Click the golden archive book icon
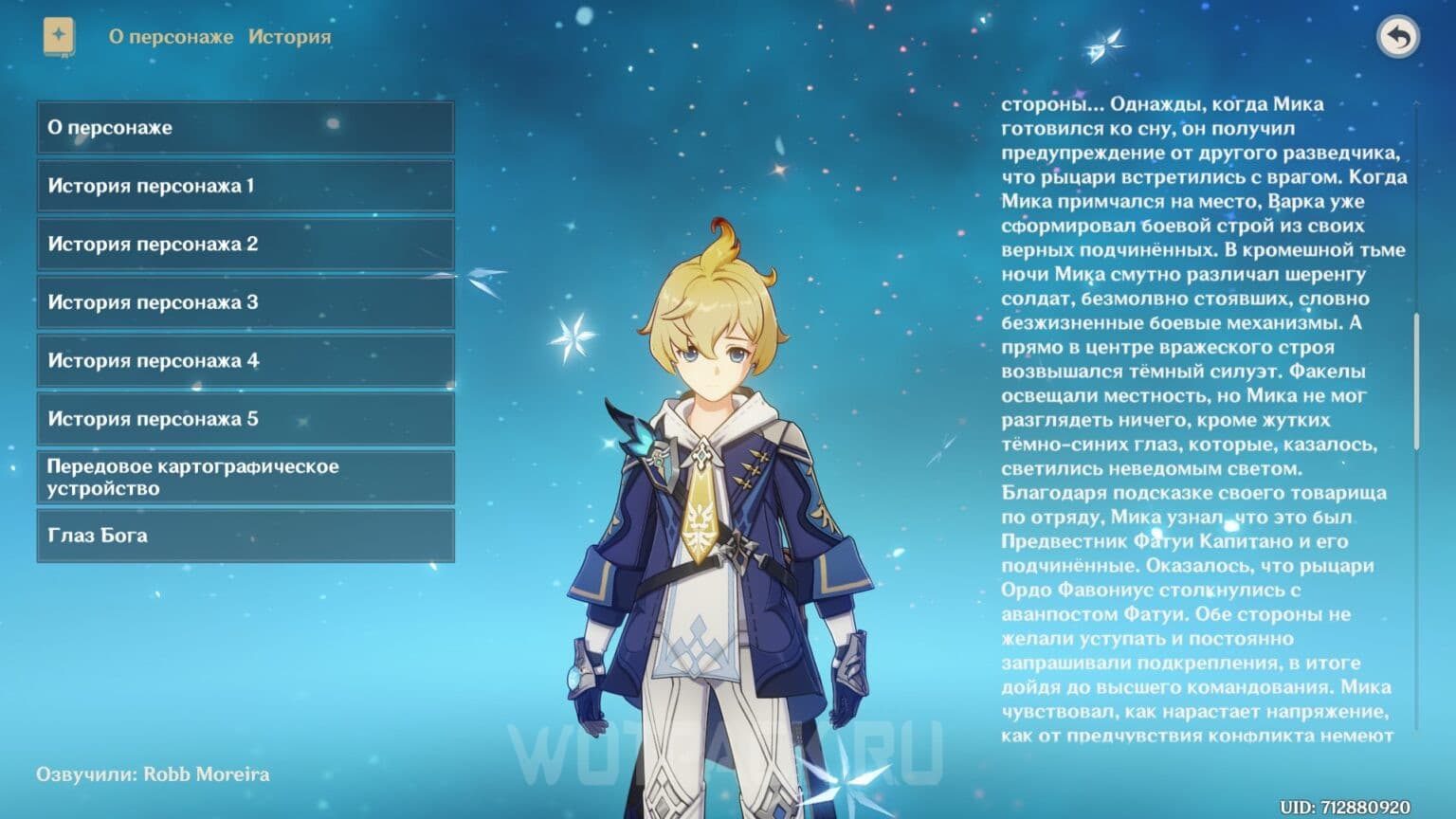Image resolution: width=1456 pixels, height=819 pixels. [x=57, y=36]
